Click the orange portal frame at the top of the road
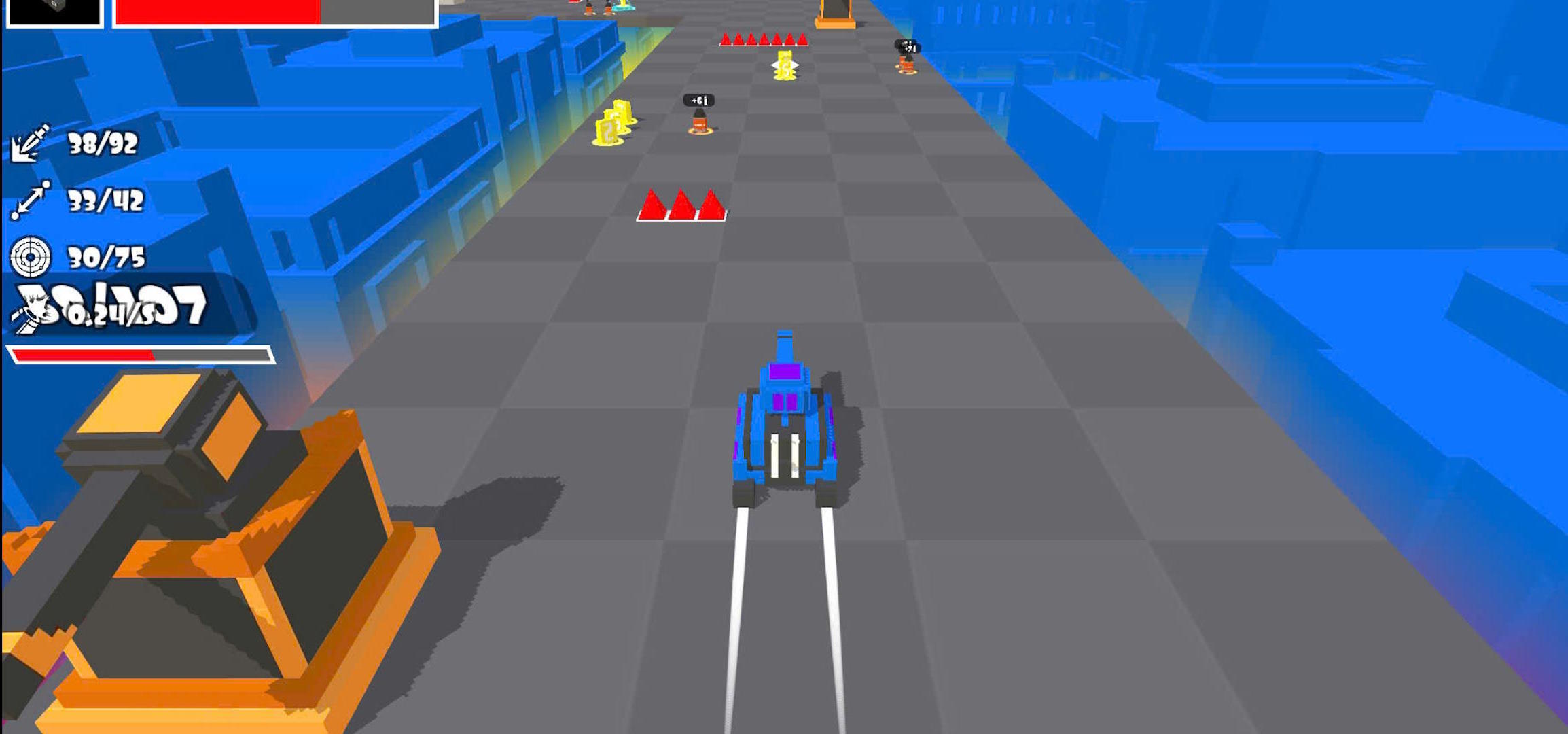 (x=834, y=12)
